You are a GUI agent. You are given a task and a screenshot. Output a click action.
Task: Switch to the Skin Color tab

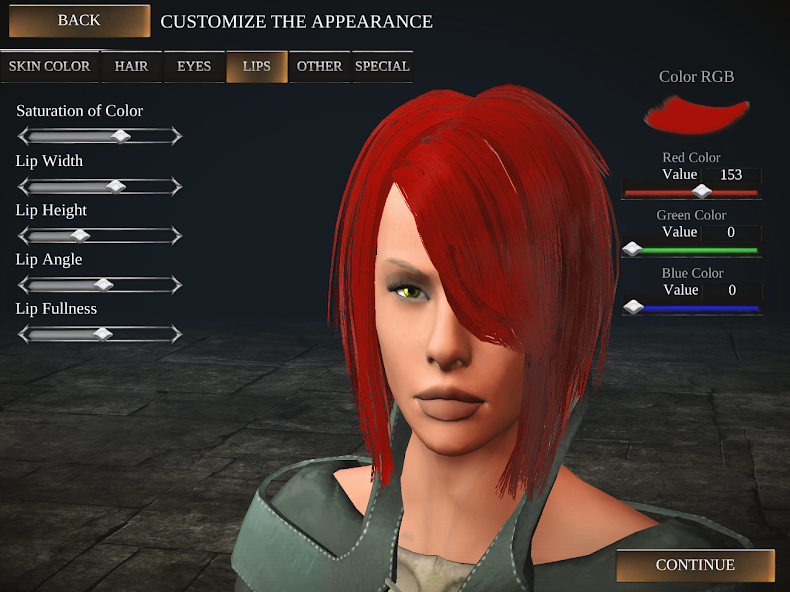pyautogui.click(x=50, y=67)
